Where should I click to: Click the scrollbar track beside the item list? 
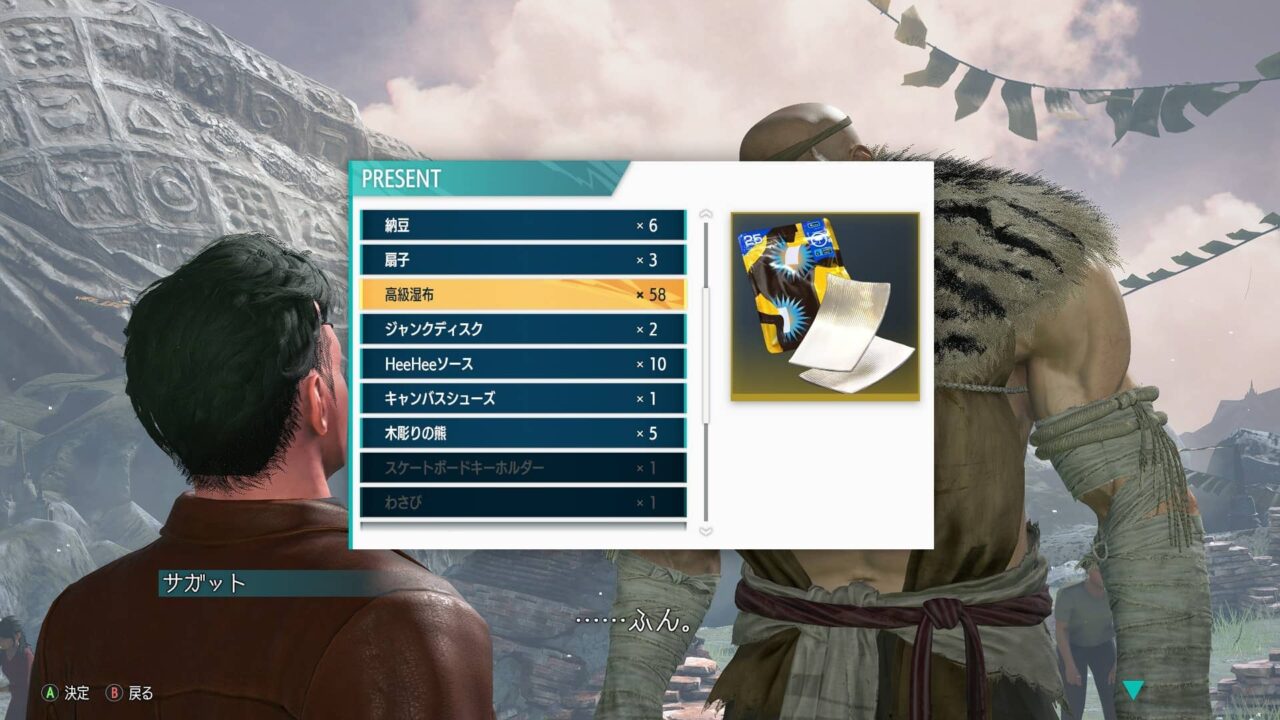coord(706,370)
